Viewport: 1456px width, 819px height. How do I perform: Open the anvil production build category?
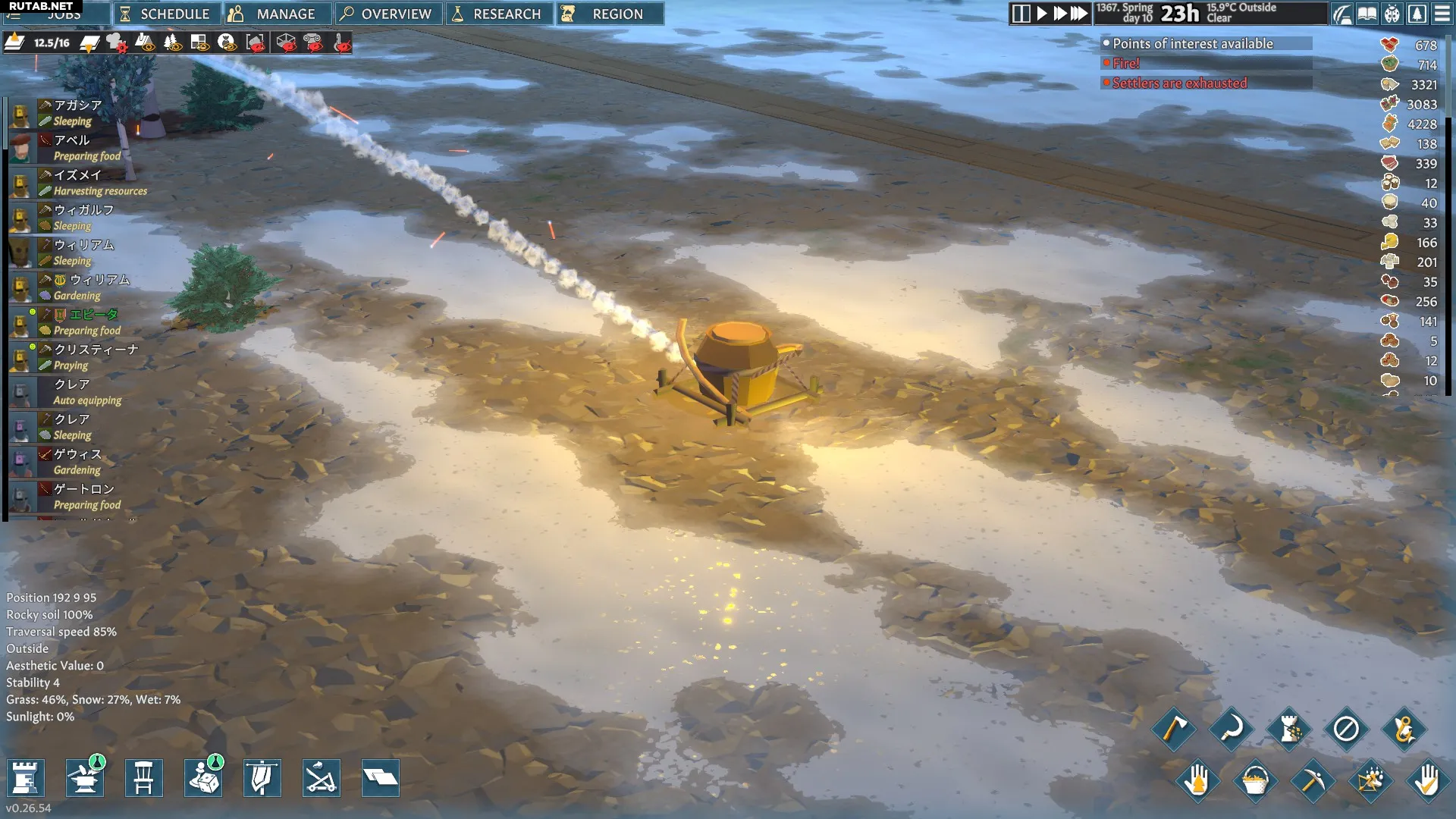pyautogui.click(x=84, y=778)
